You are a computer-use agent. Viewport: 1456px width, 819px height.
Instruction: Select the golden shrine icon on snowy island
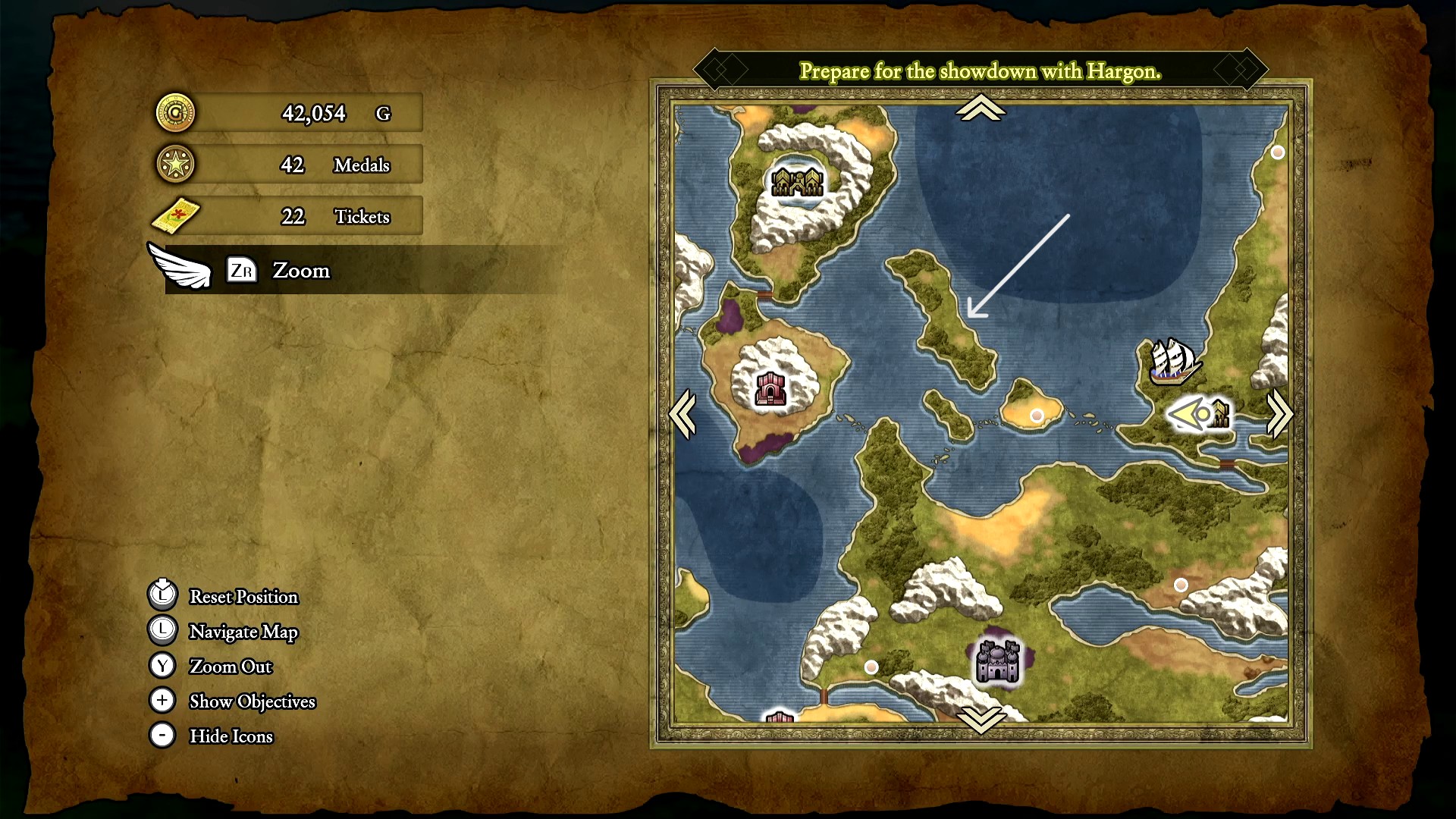pos(797,182)
